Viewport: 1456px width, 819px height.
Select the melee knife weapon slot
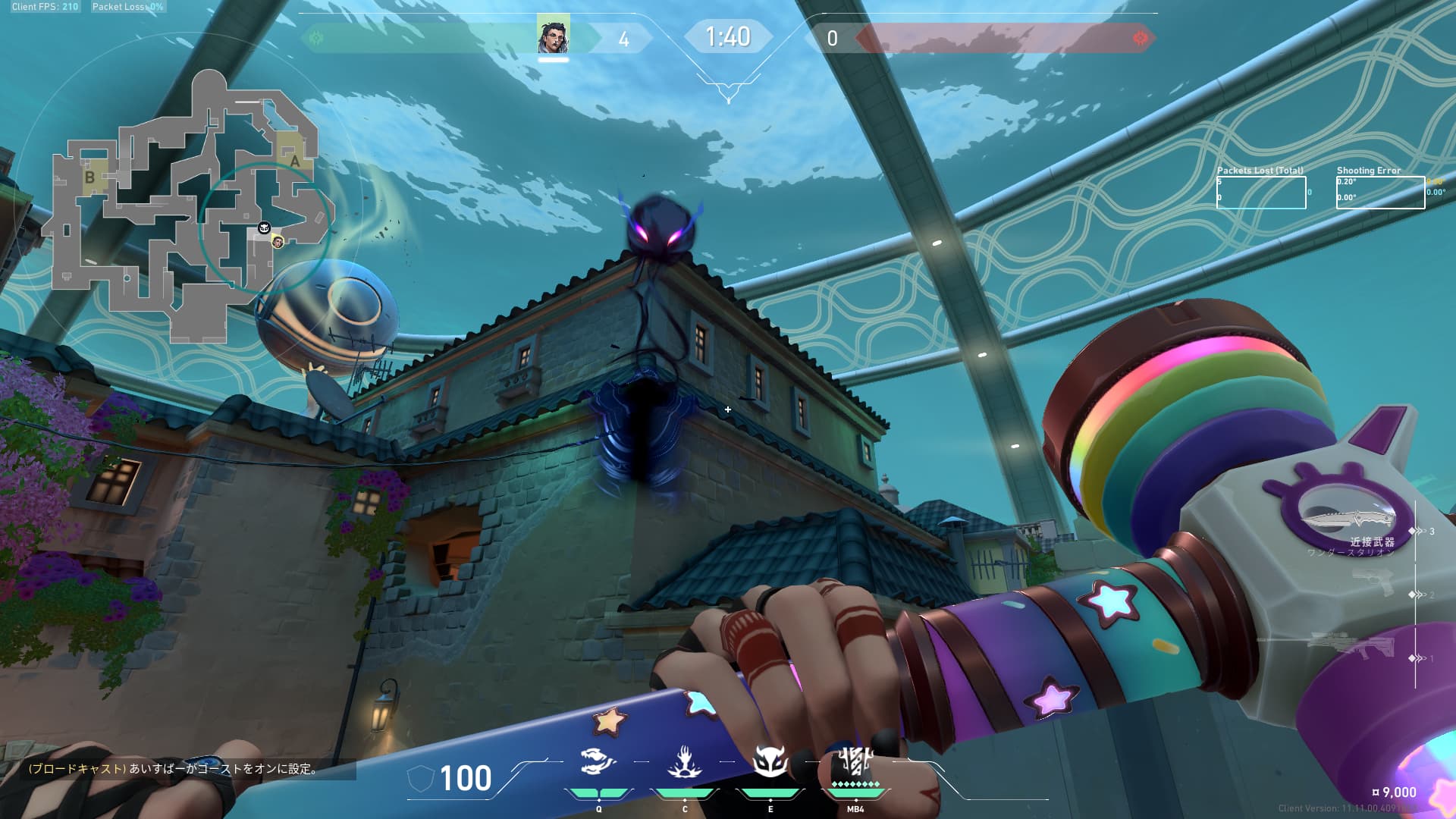[x=1348, y=519]
